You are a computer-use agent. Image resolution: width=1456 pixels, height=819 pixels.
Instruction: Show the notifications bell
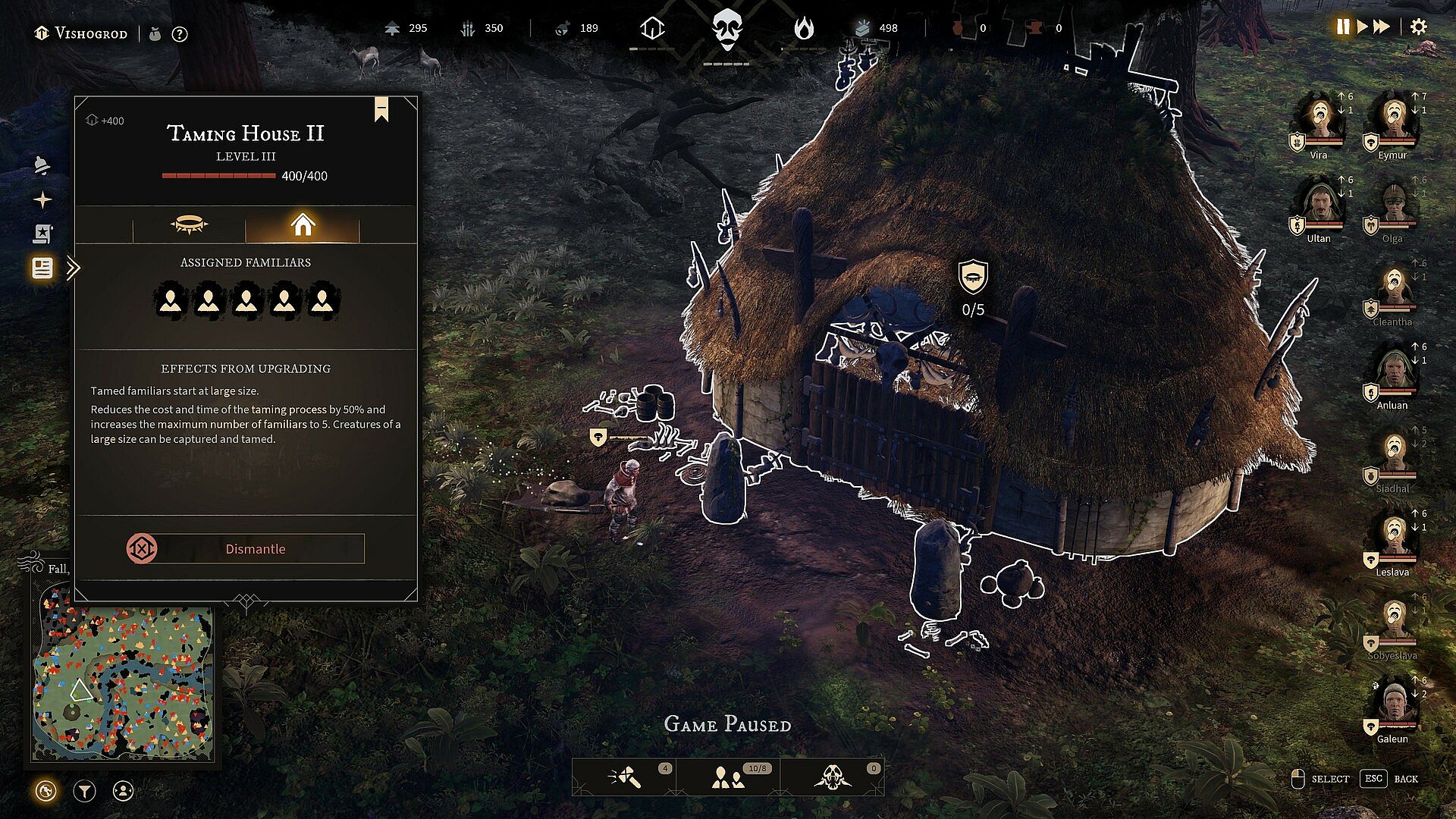(42, 165)
